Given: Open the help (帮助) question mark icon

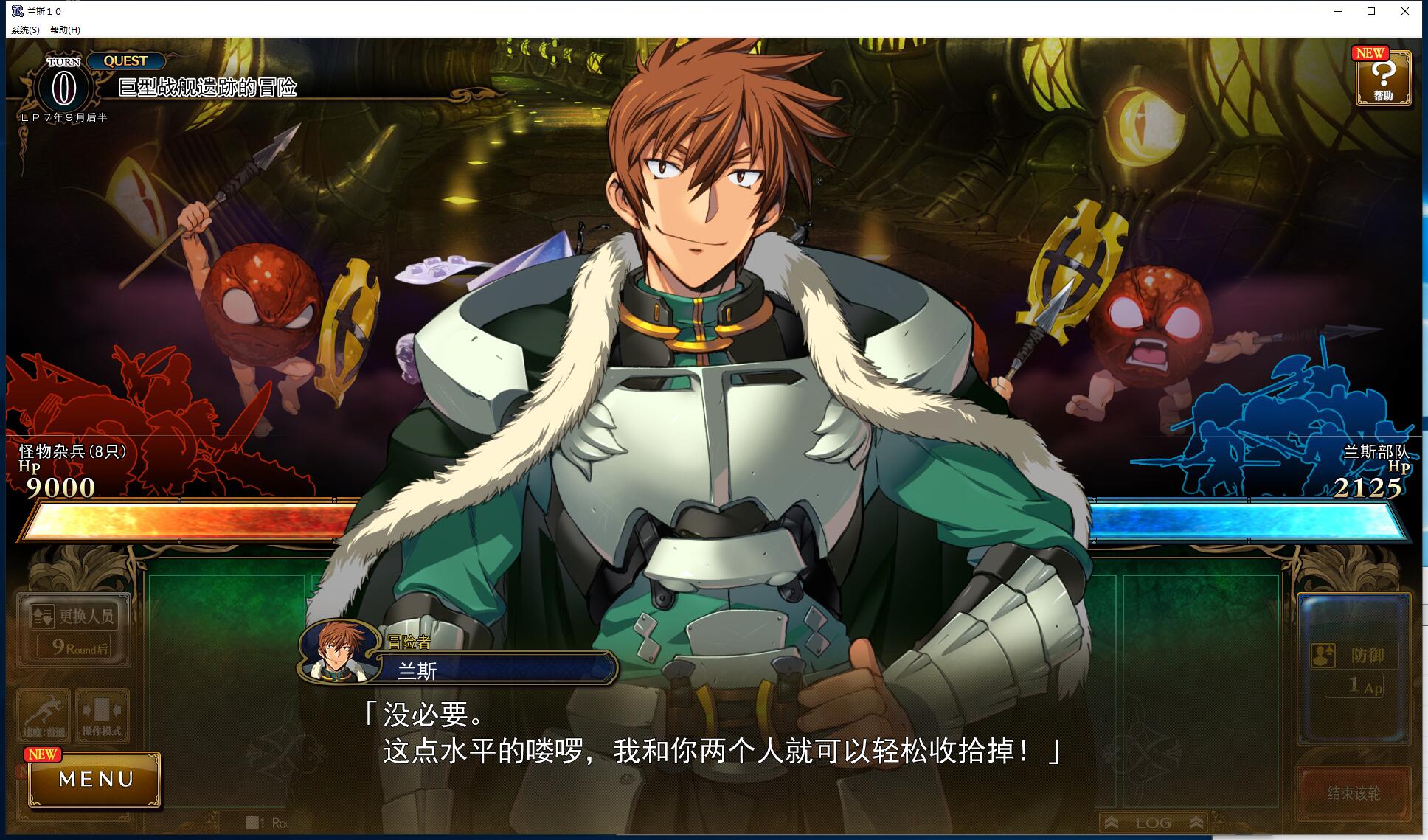Looking at the screenshot, I should pos(1383,78).
